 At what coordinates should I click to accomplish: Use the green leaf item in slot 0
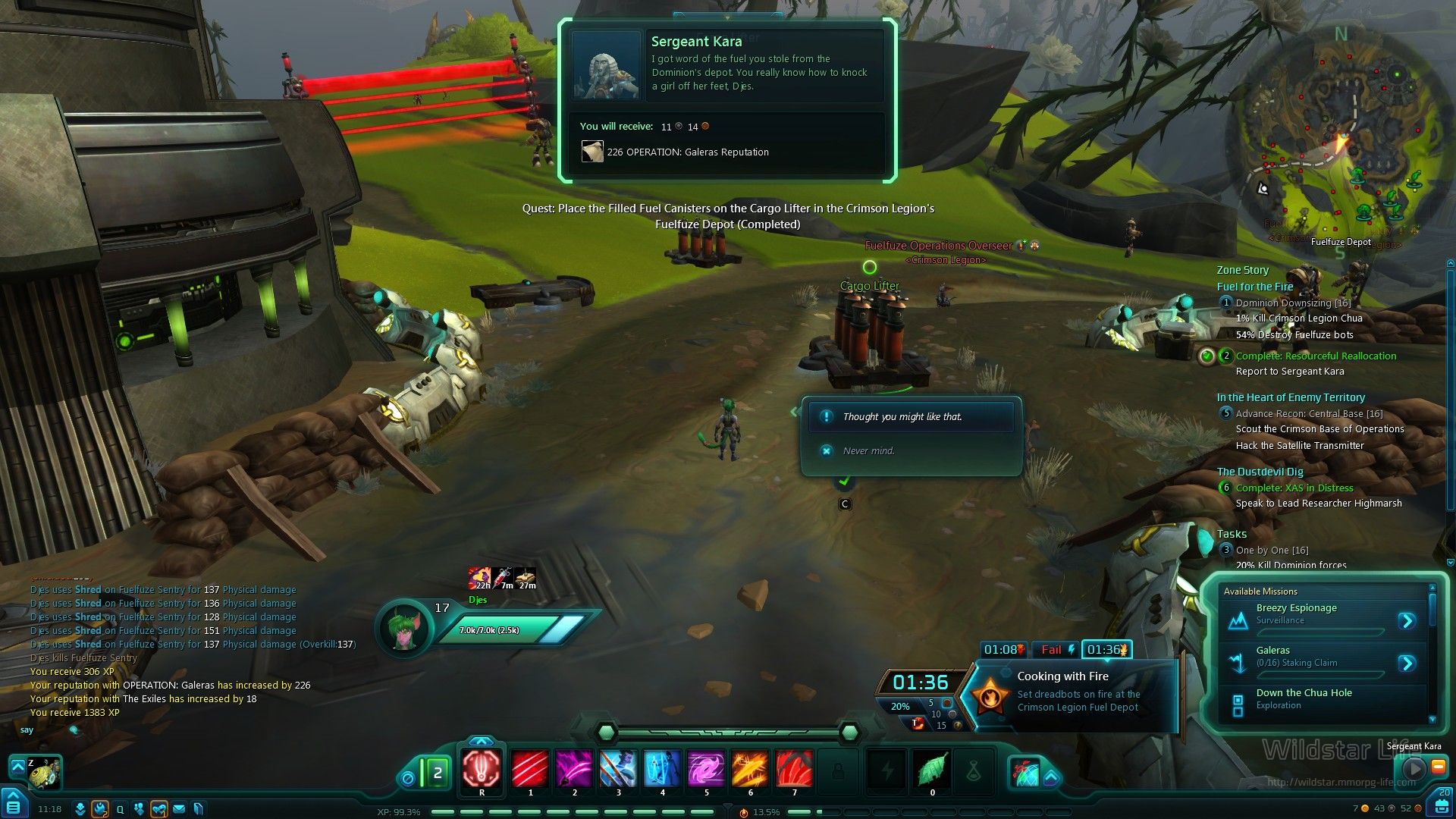[x=932, y=769]
